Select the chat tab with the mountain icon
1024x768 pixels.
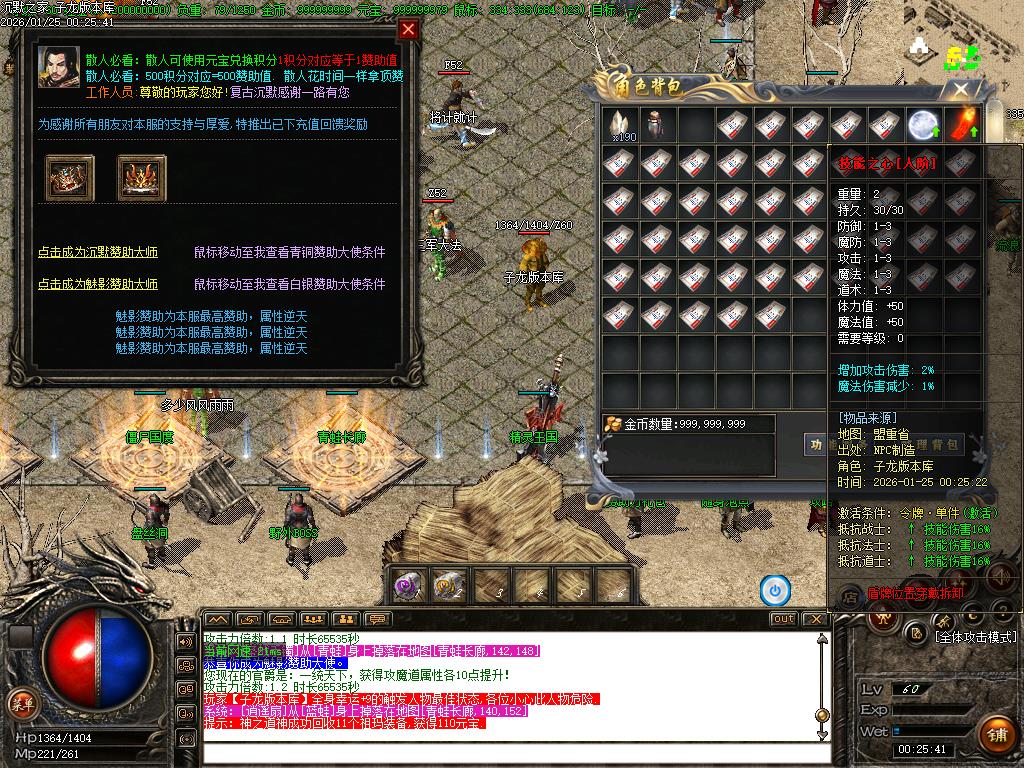coord(217,619)
